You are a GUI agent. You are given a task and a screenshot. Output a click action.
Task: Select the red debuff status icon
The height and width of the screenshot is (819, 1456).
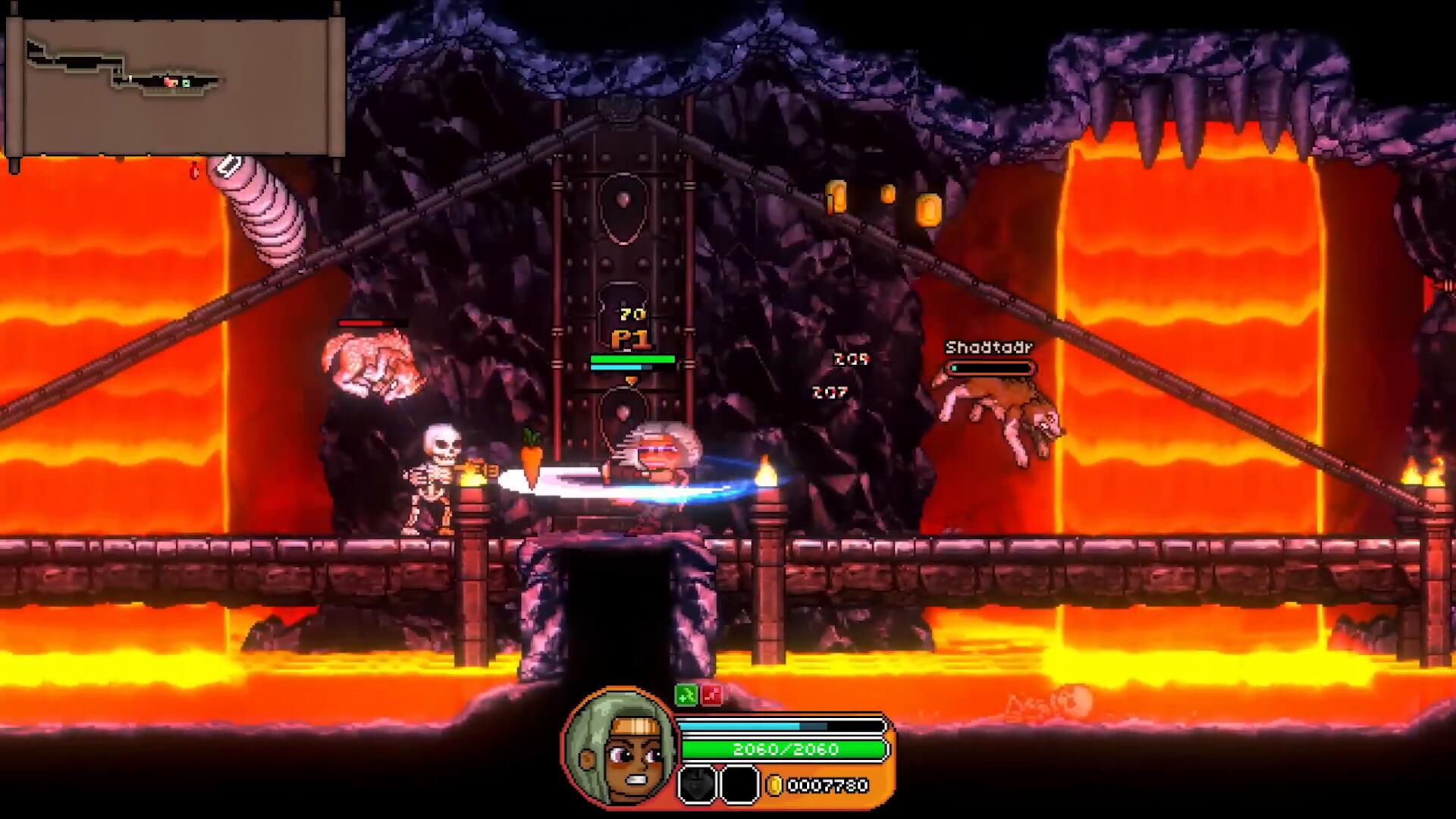tap(712, 695)
